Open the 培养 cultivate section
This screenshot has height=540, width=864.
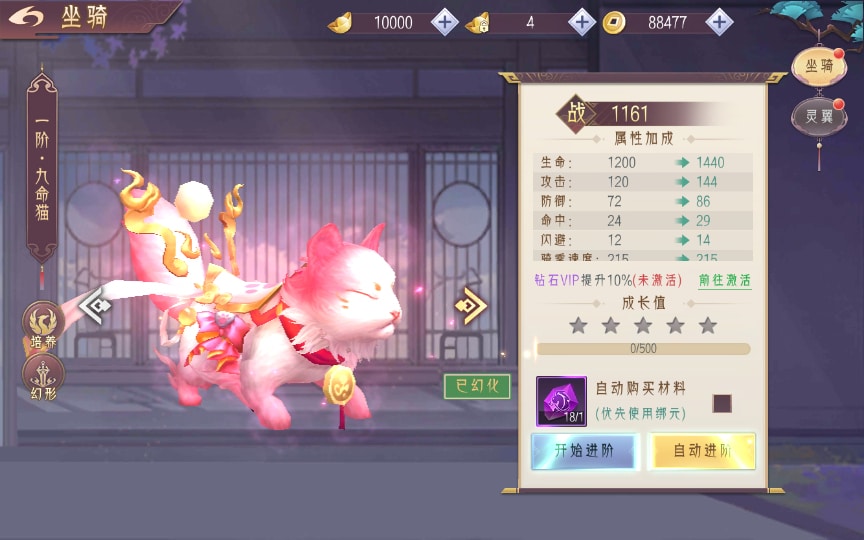coord(43,325)
